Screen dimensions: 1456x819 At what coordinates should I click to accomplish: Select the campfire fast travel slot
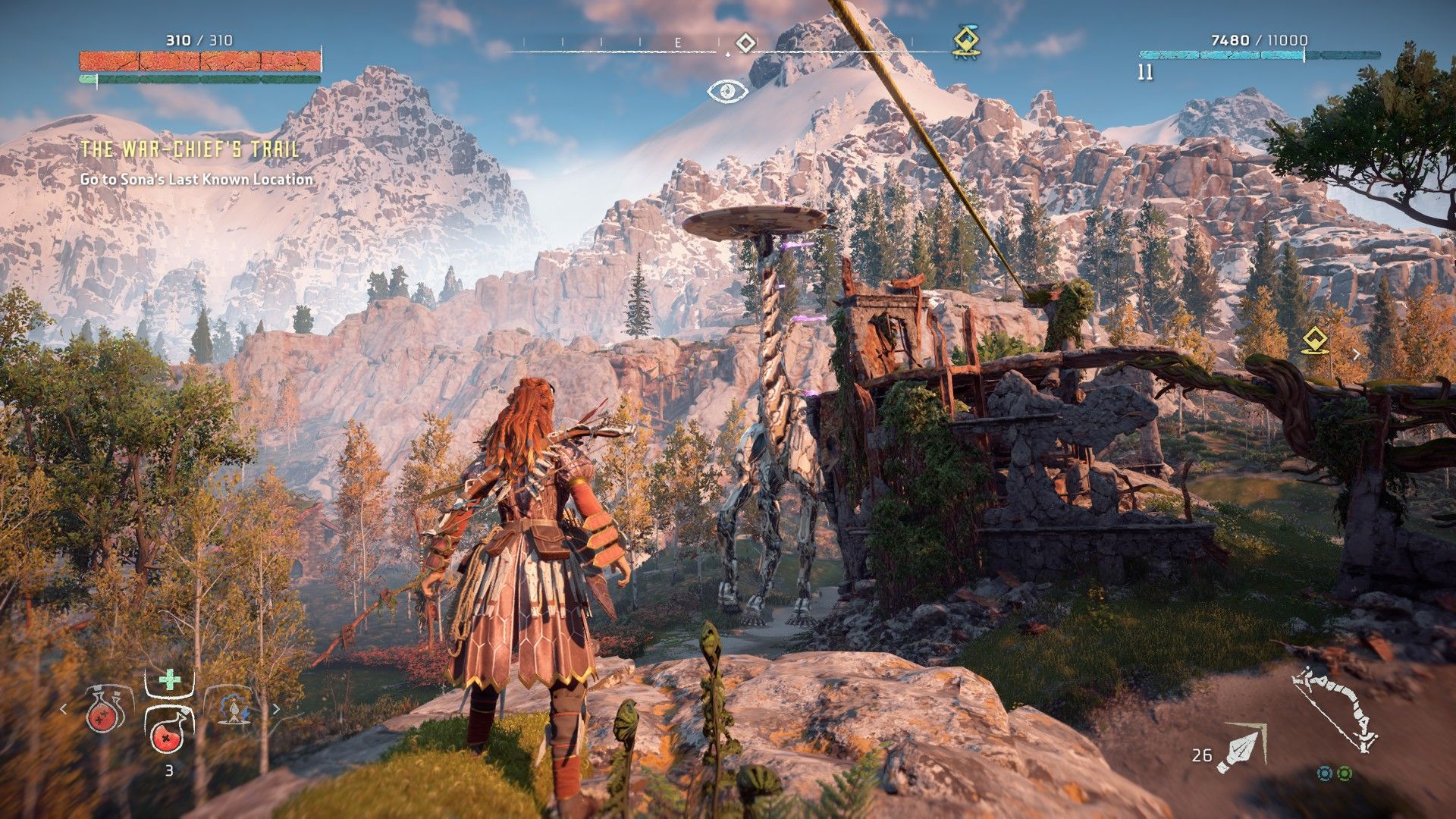coord(234,710)
